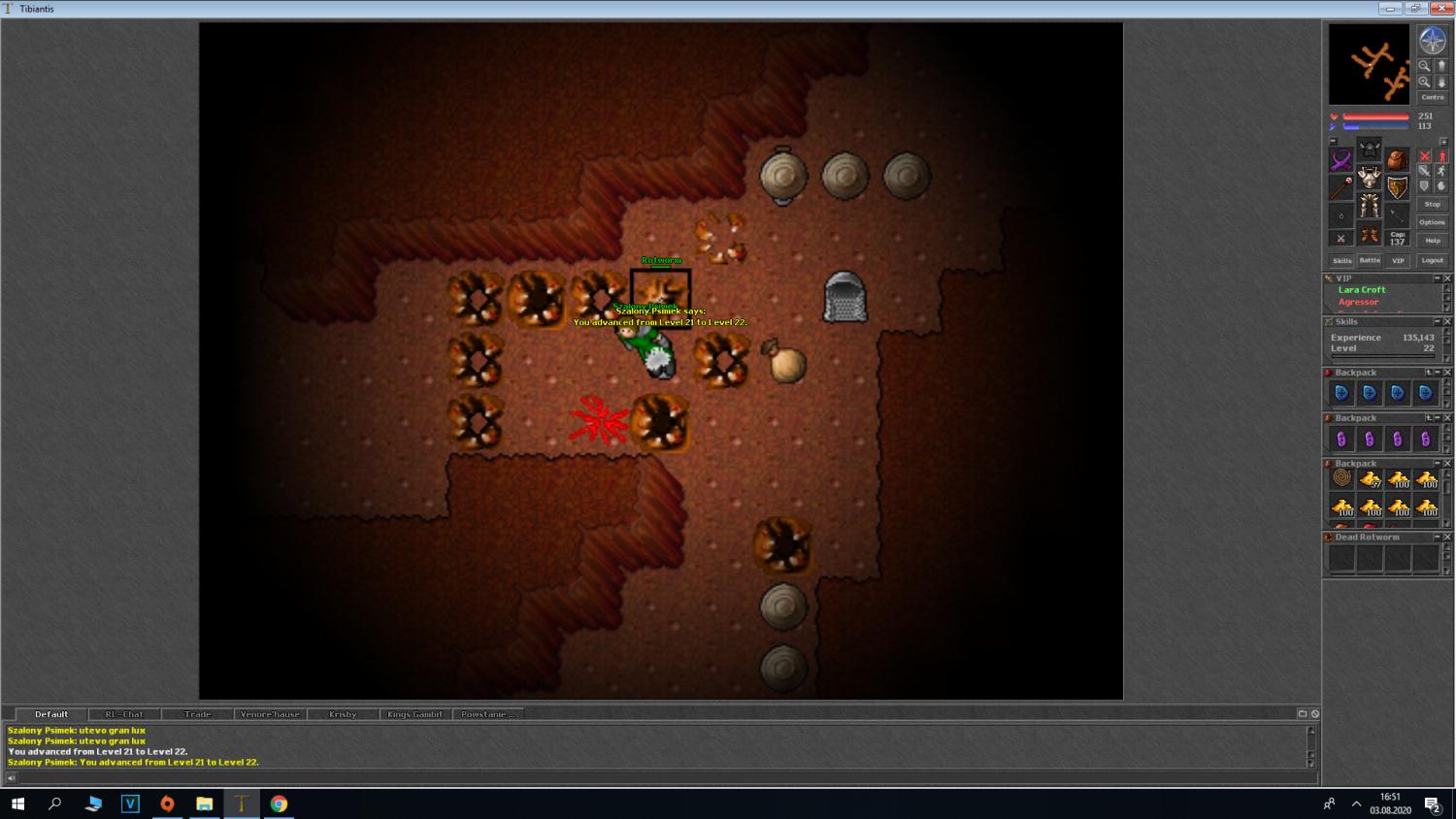
Task: Select the helmet equipment slot
Action: 1370,148
